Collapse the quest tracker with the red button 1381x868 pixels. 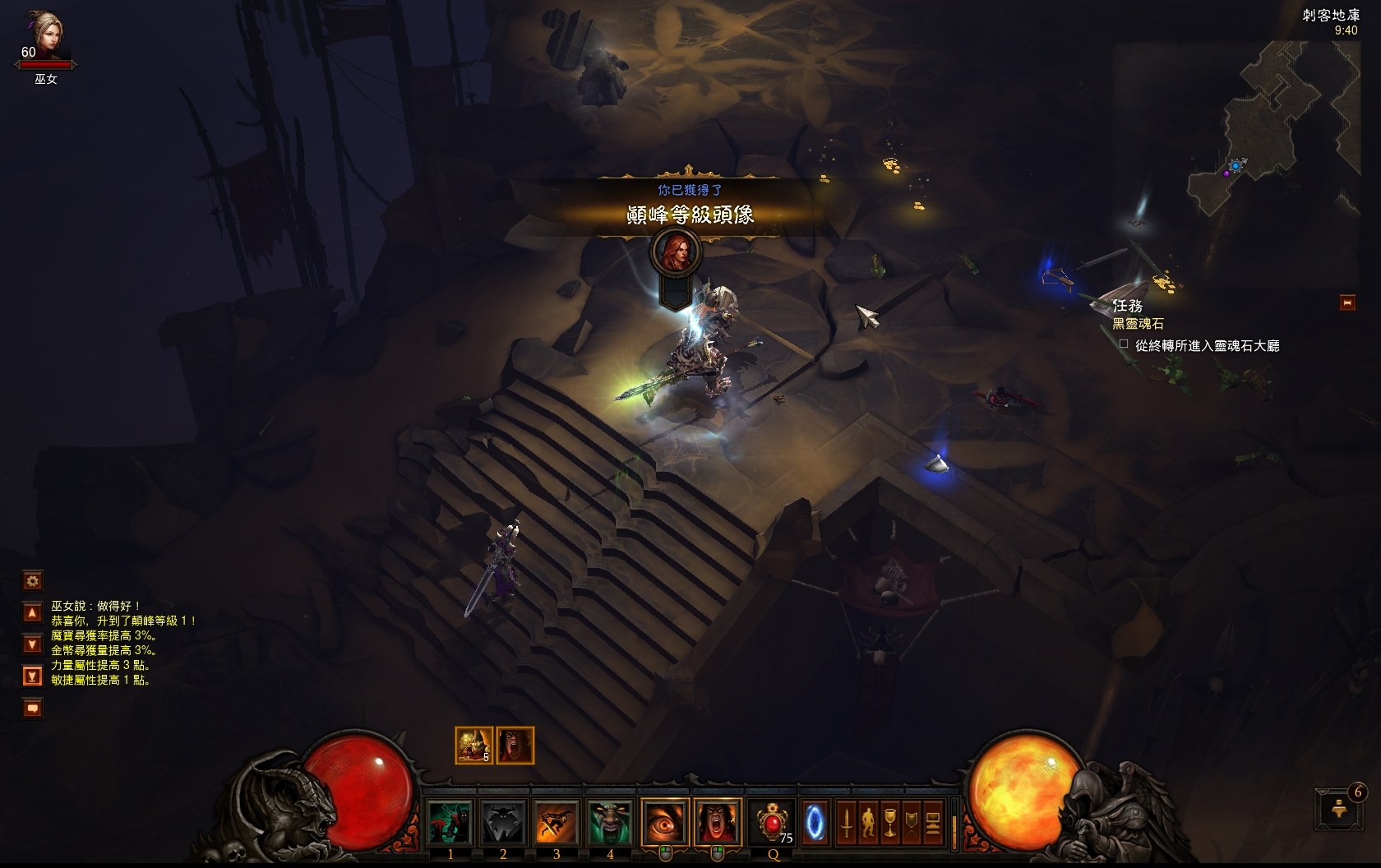pos(1347,303)
